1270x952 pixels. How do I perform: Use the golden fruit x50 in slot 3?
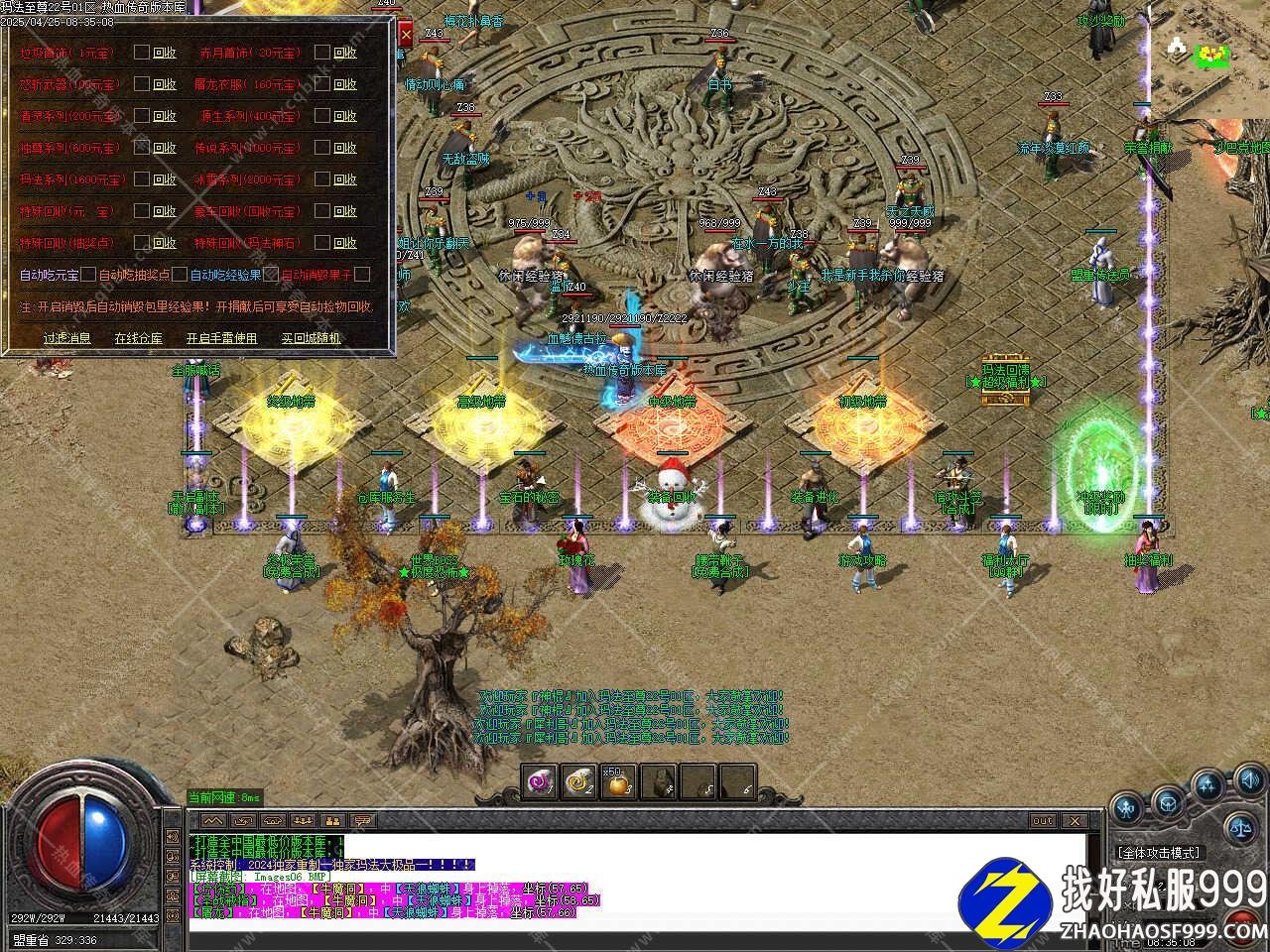(618, 782)
